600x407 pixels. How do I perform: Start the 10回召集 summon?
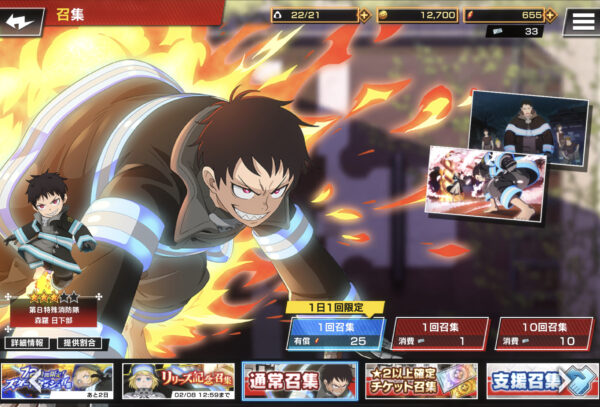tap(543, 334)
